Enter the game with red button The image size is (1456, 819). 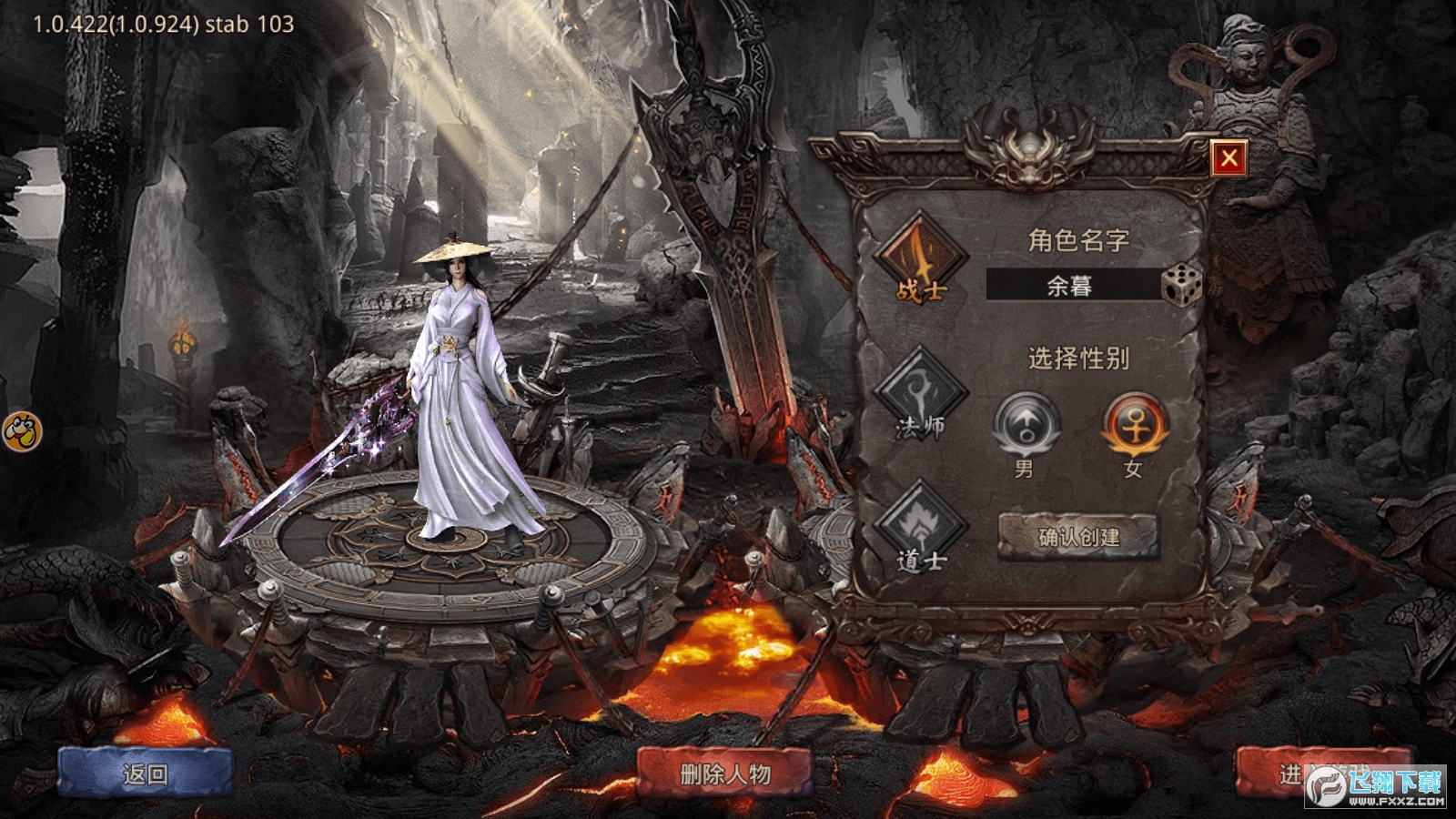(1292, 772)
